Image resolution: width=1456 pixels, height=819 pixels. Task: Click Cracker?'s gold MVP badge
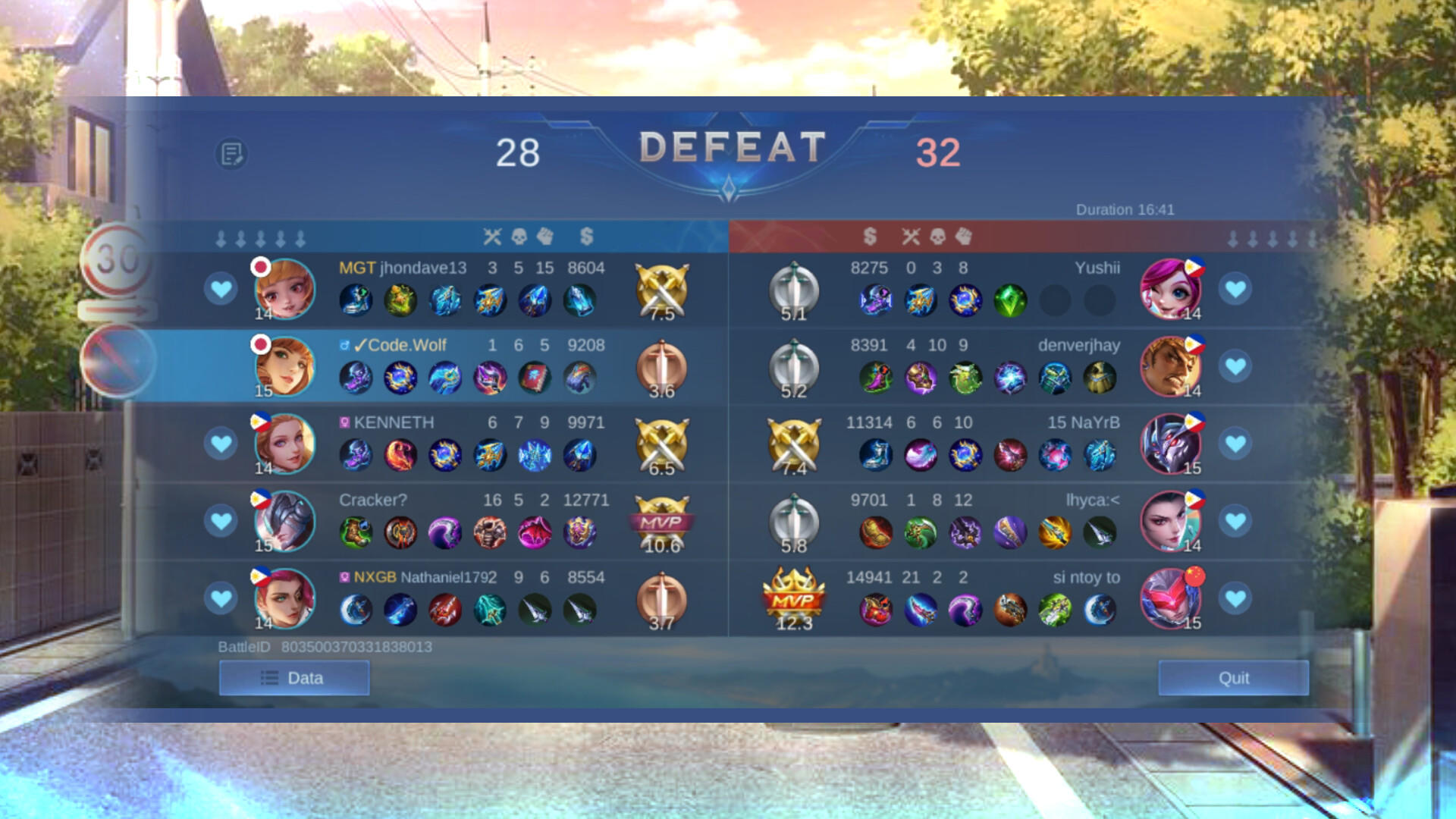point(662,519)
